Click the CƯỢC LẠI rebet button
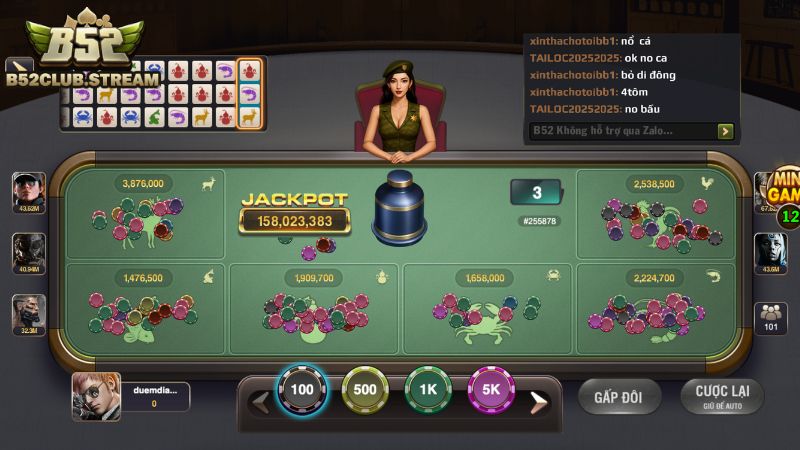The image size is (800, 450). coord(721,396)
